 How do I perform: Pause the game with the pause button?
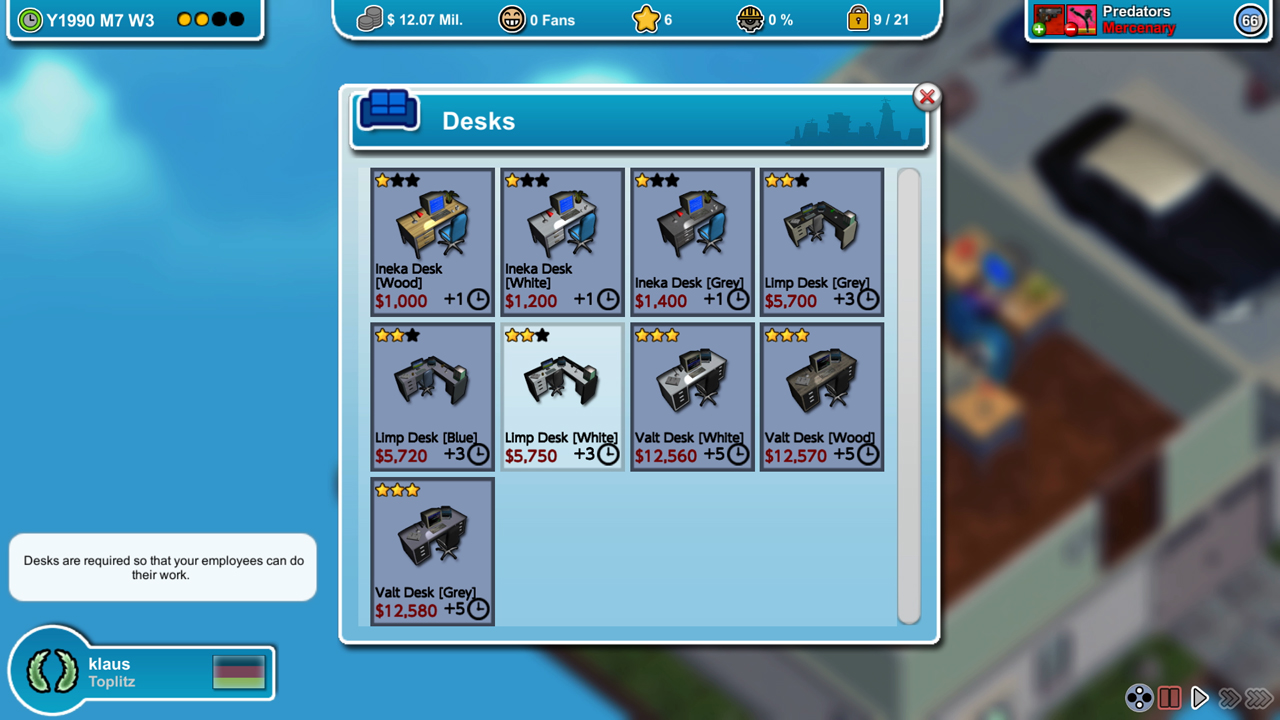1169,697
